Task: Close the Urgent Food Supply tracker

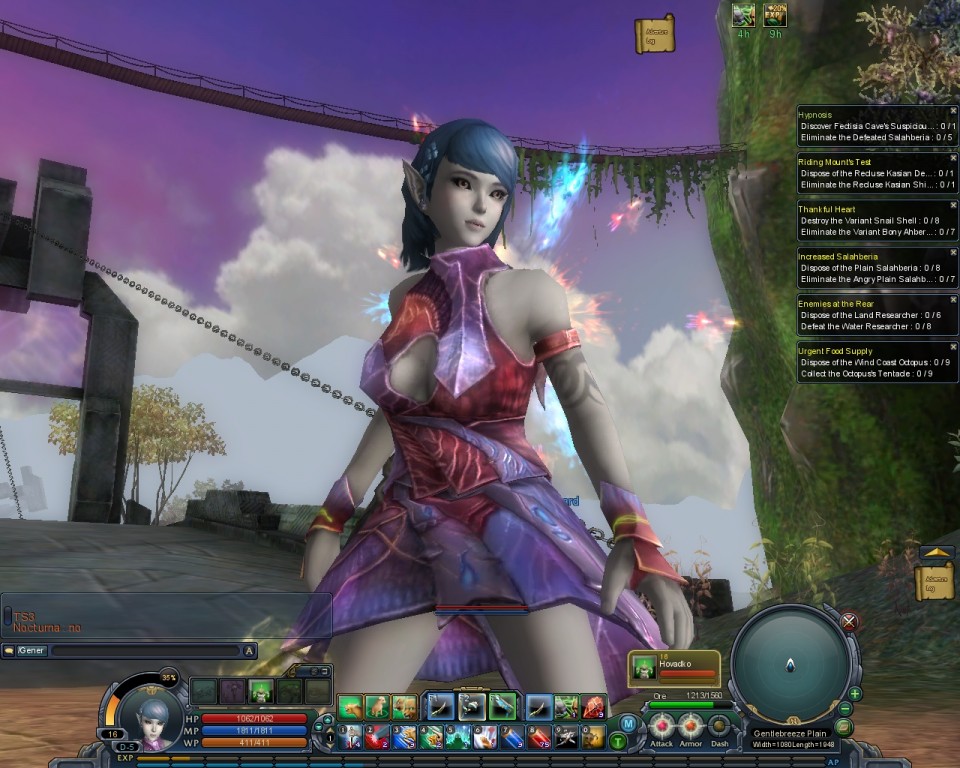Action: [x=953, y=347]
